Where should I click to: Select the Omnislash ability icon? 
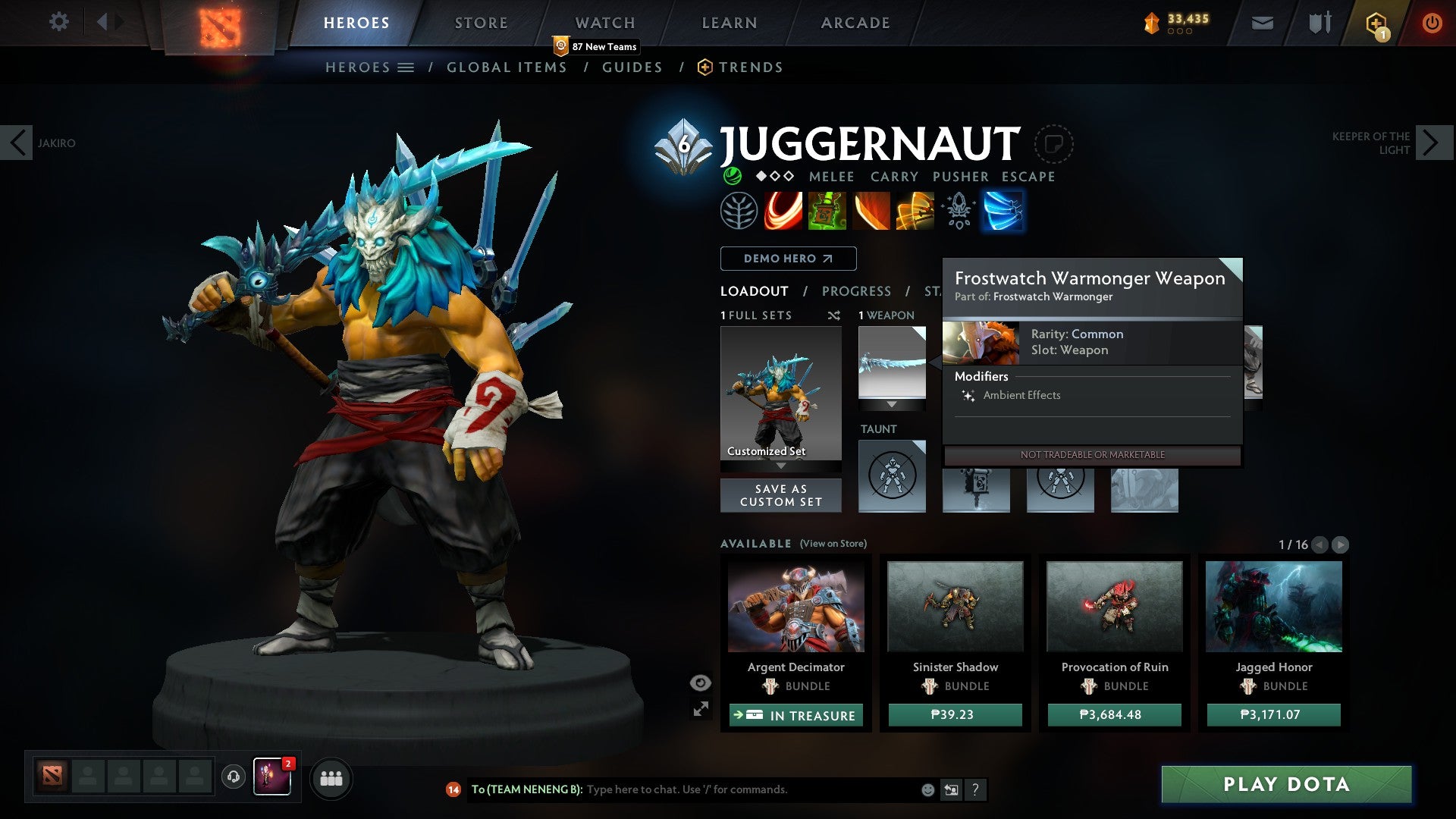(1003, 210)
